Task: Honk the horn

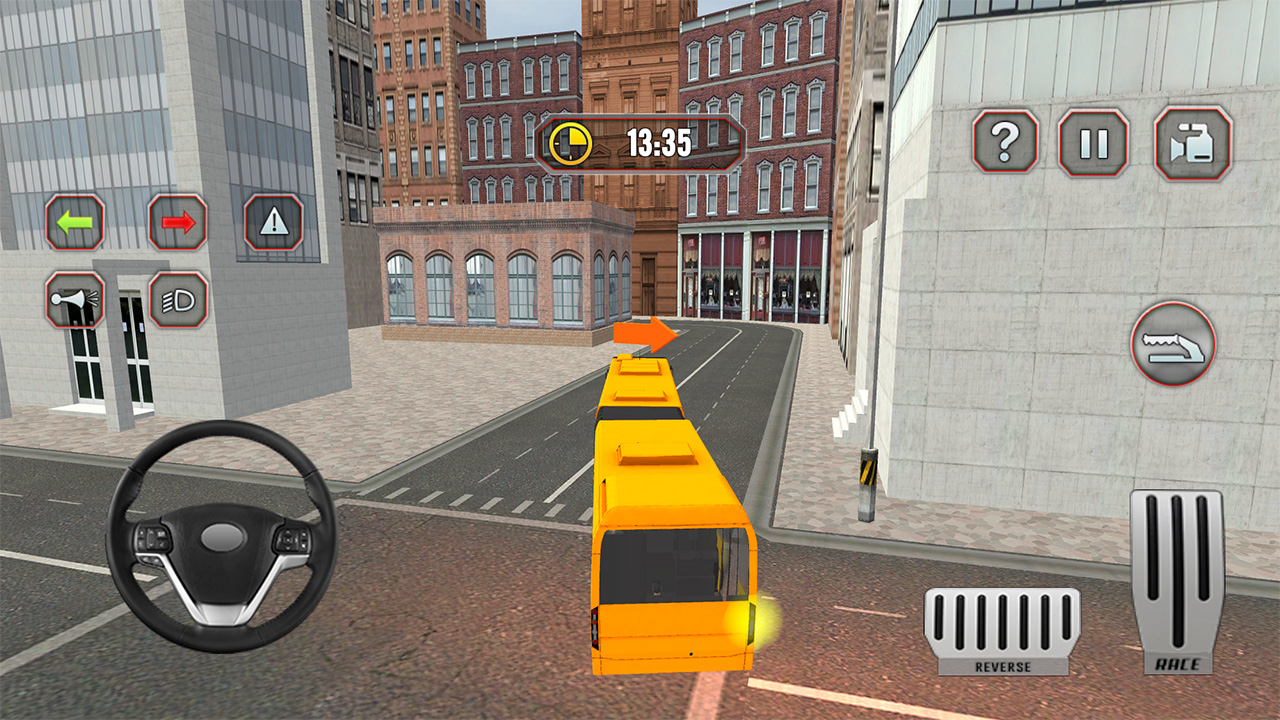Action: [74, 301]
